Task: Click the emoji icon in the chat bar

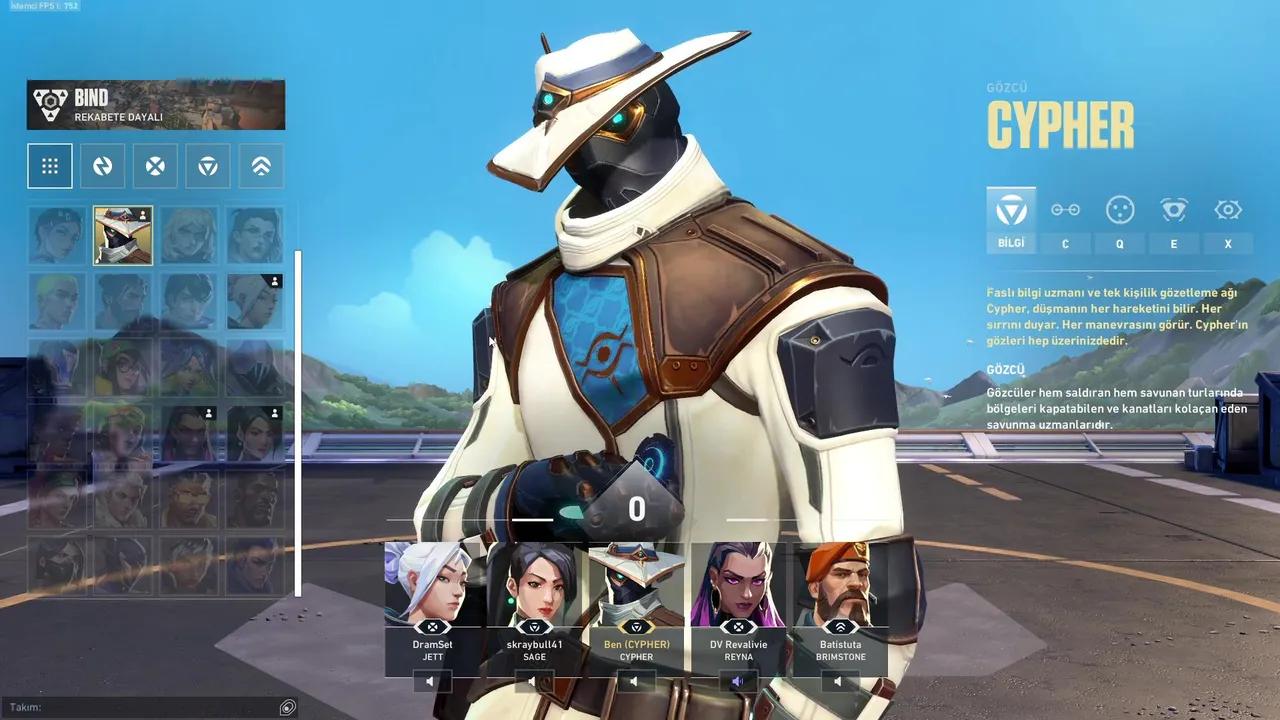Action: click(x=287, y=706)
